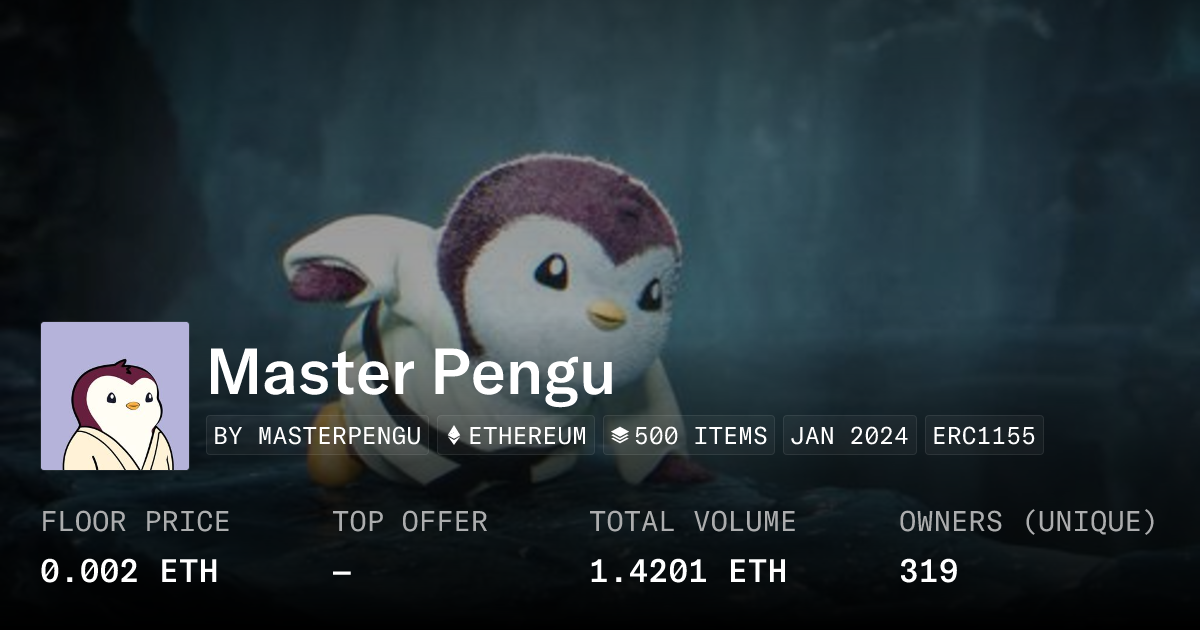Open the Master Pengu collection avatar
Screen dimensions: 1200x630
point(115,396)
